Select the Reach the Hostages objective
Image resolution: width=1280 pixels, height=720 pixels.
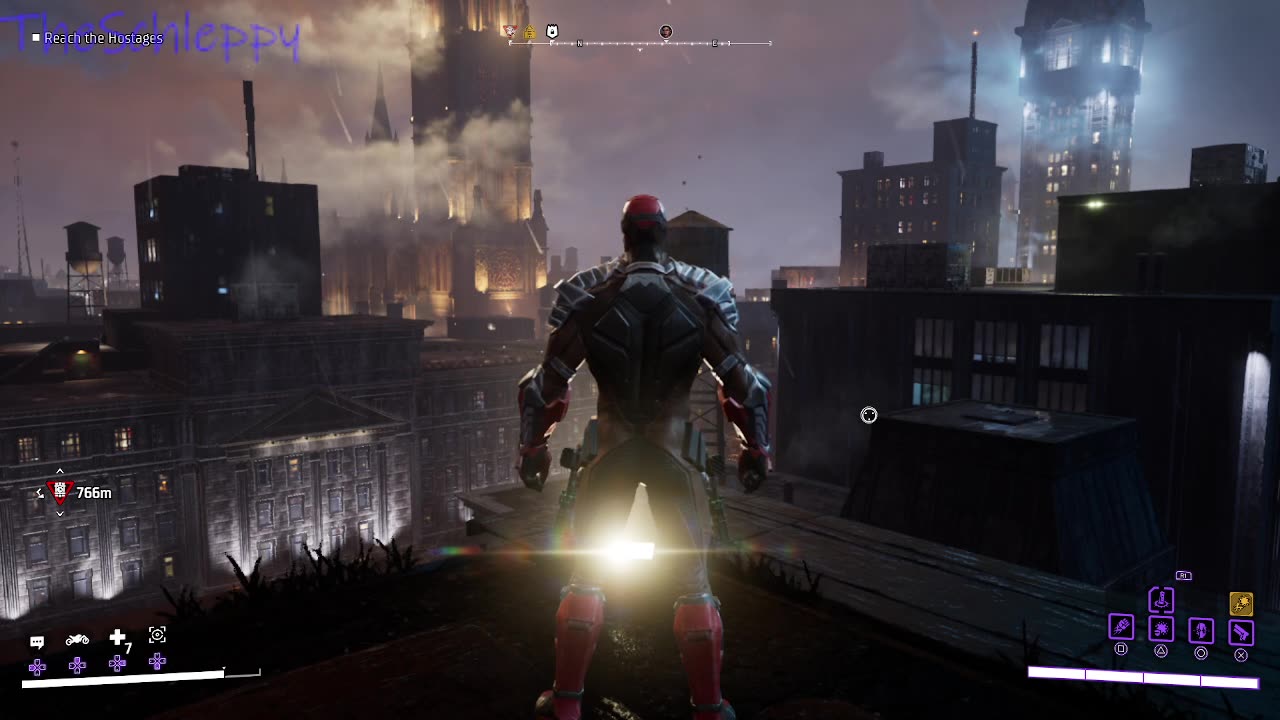(103, 38)
